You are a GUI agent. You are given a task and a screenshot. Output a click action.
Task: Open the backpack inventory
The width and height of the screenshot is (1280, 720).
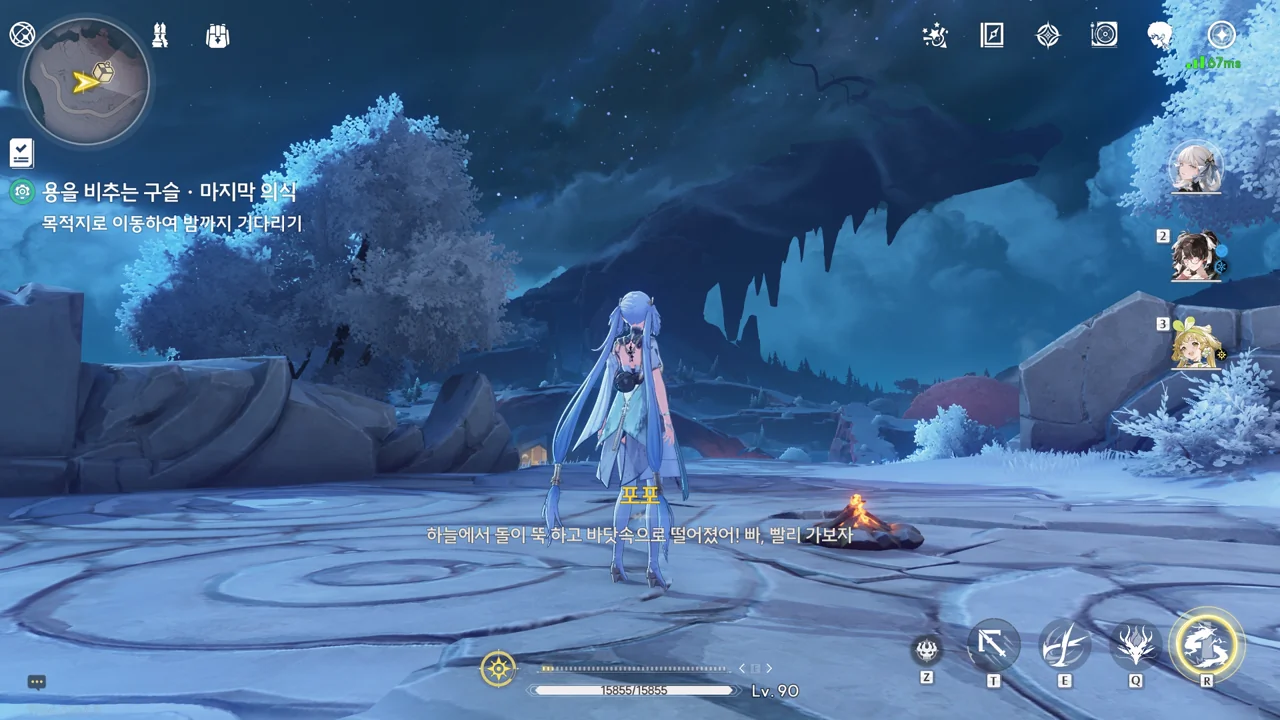point(217,36)
